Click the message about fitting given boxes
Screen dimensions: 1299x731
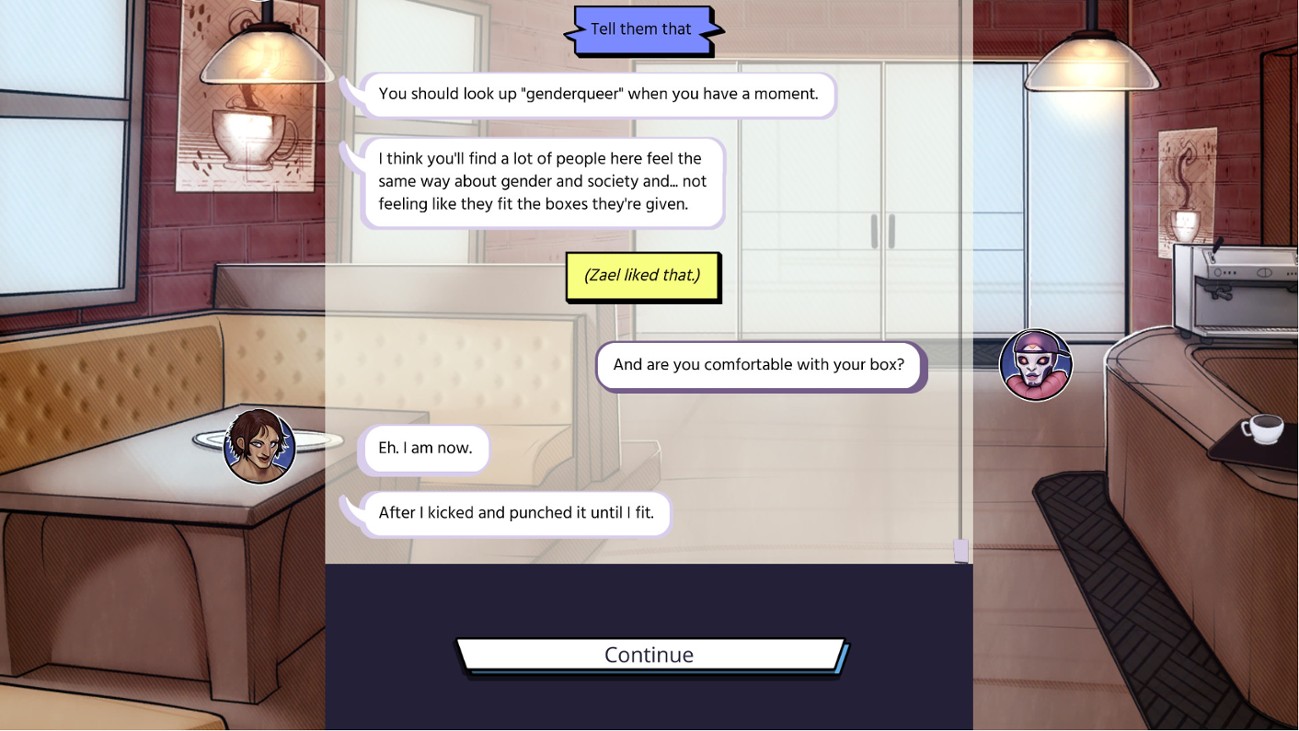[x=543, y=181]
